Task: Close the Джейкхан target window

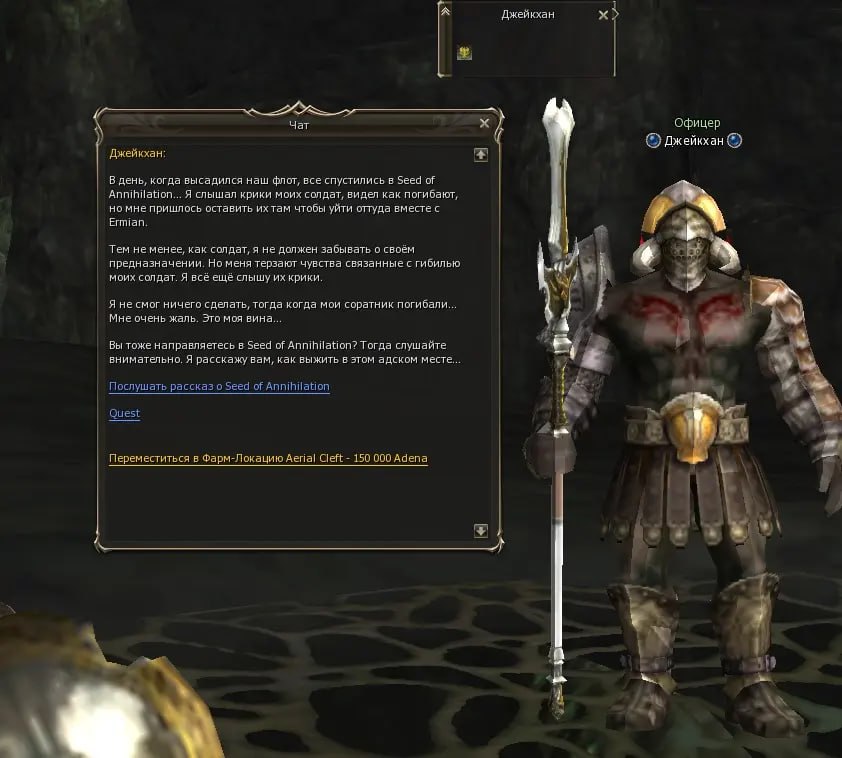Action: pos(602,15)
